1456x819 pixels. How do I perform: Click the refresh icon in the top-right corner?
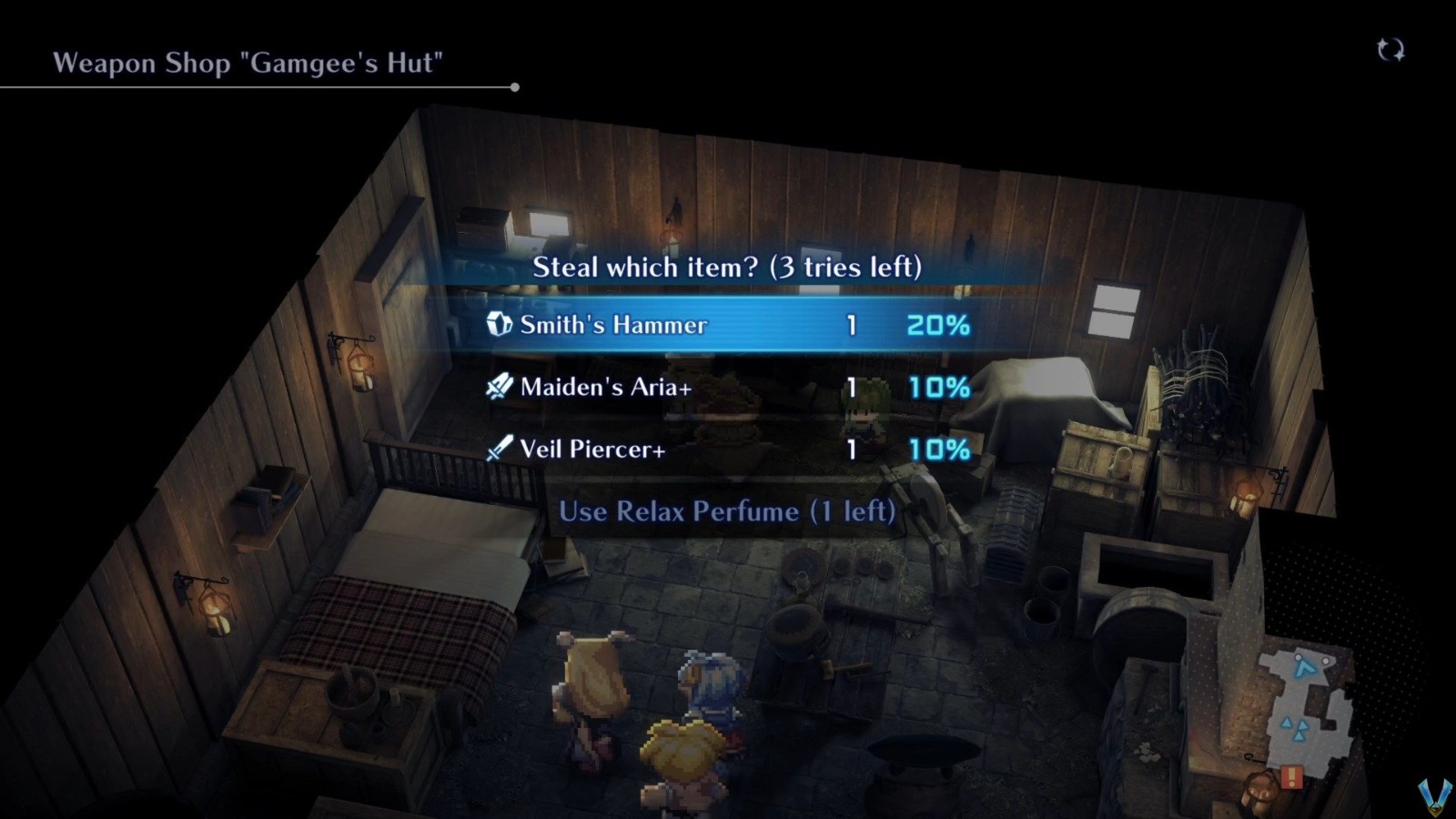(1391, 52)
